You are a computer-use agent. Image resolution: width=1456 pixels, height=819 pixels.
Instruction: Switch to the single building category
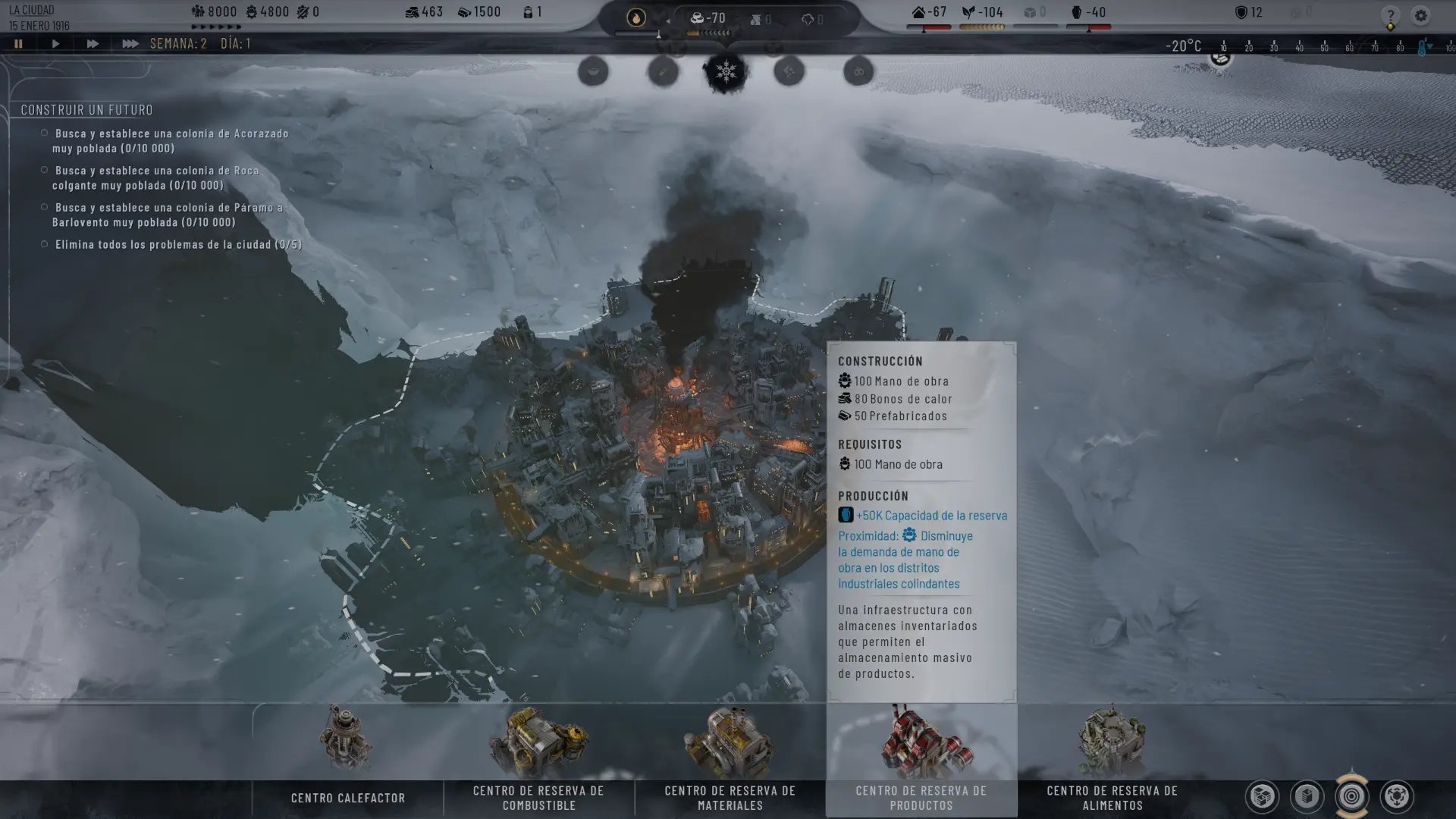pos(1307,796)
